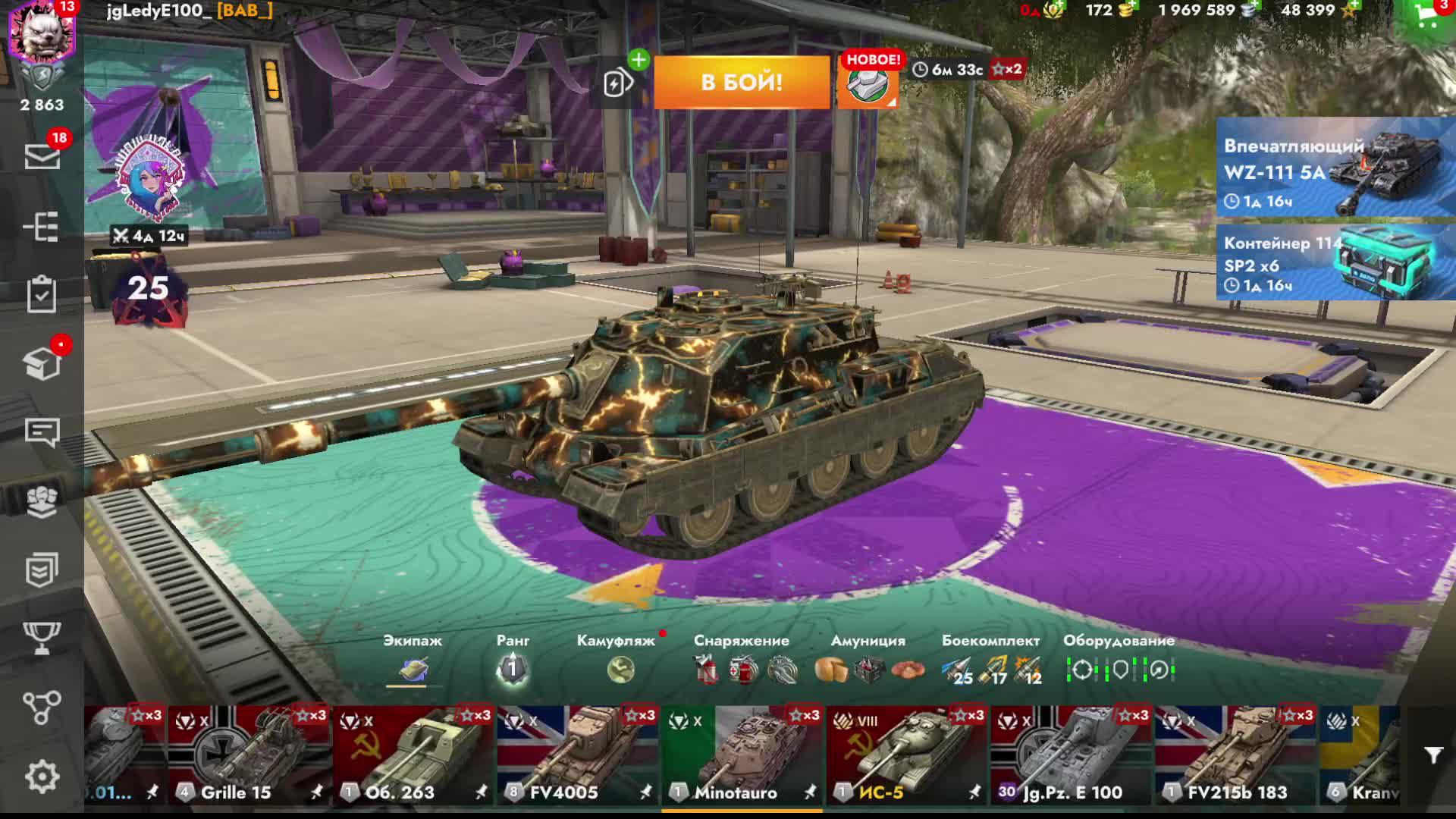The width and height of the screenshot is (1456, 819).
Task: Select the FV4005 tank
Action: coord(578,755)
